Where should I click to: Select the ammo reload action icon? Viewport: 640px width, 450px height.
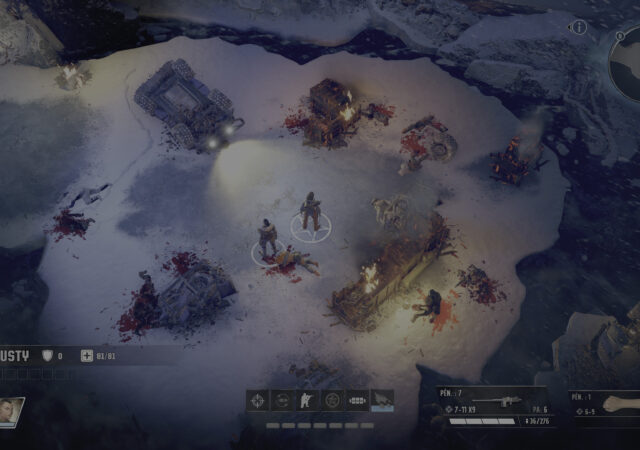357,401
